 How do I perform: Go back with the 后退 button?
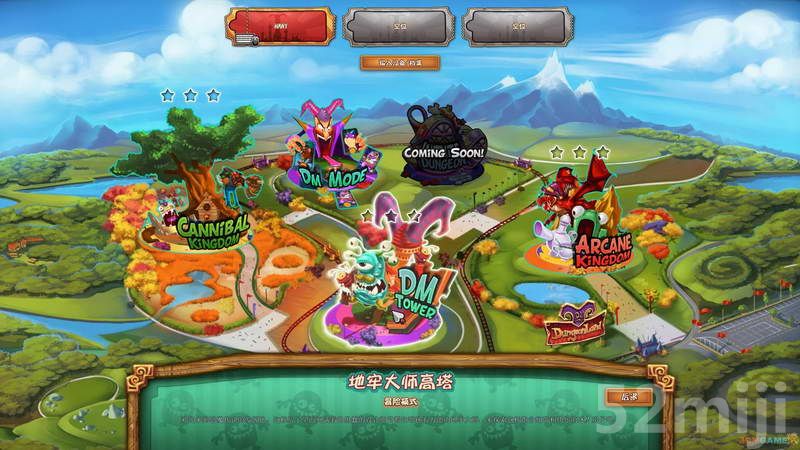(629, 396)
